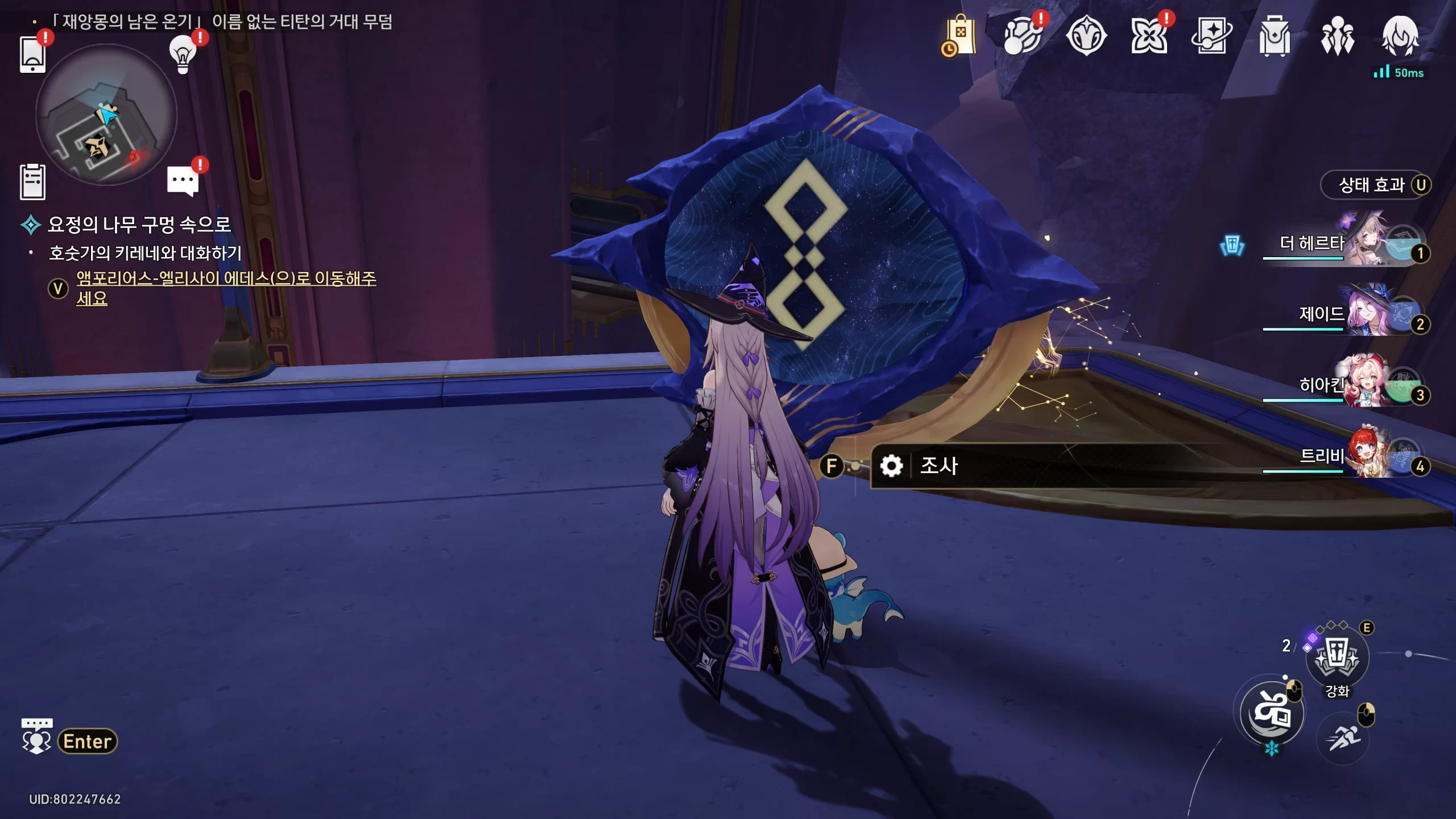Open the chat speech bubble
This screenshot has height=819, width=1456.
(183, 181)
